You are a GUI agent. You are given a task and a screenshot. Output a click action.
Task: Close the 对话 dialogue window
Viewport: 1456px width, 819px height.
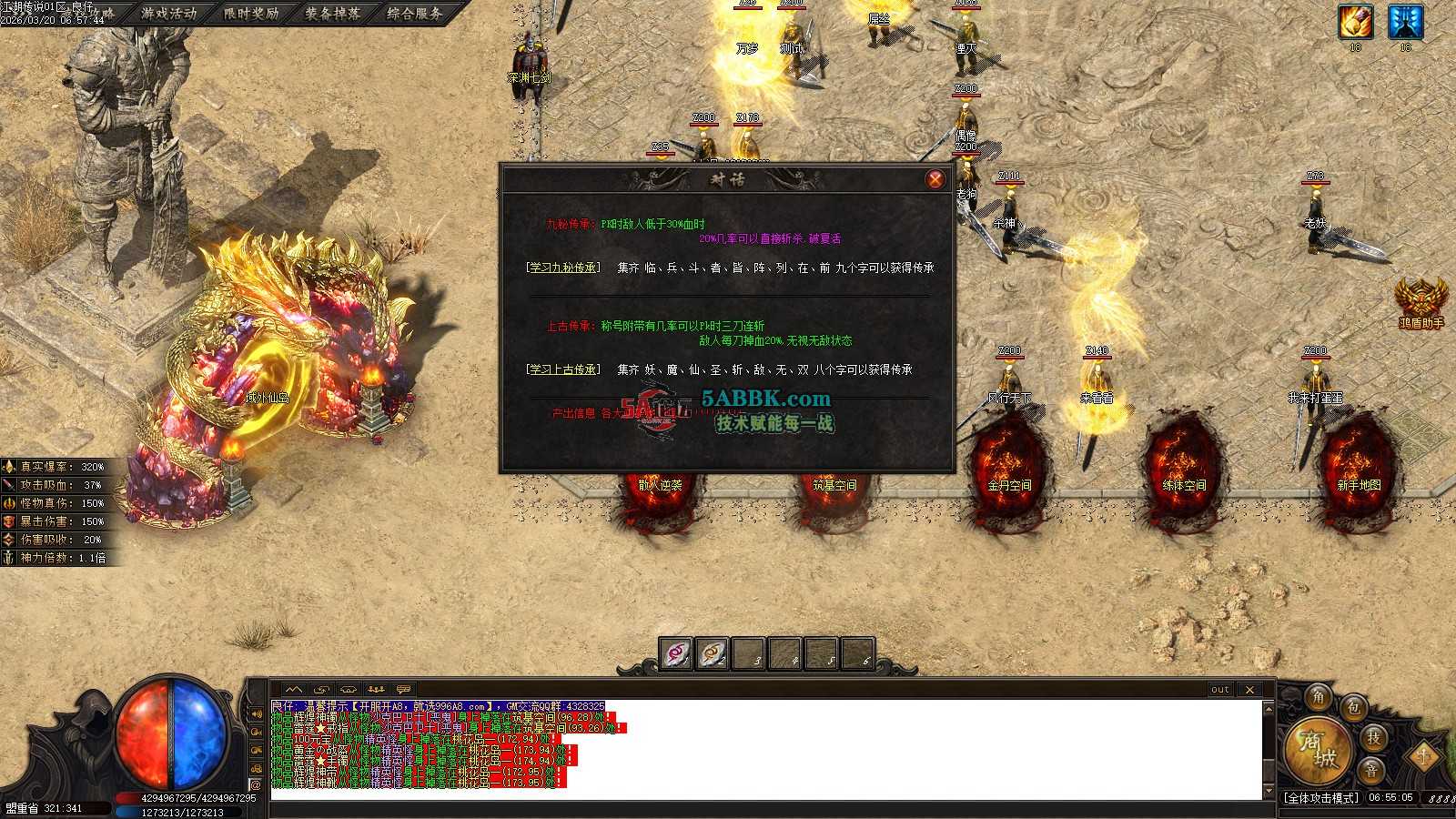click(935, 179)
